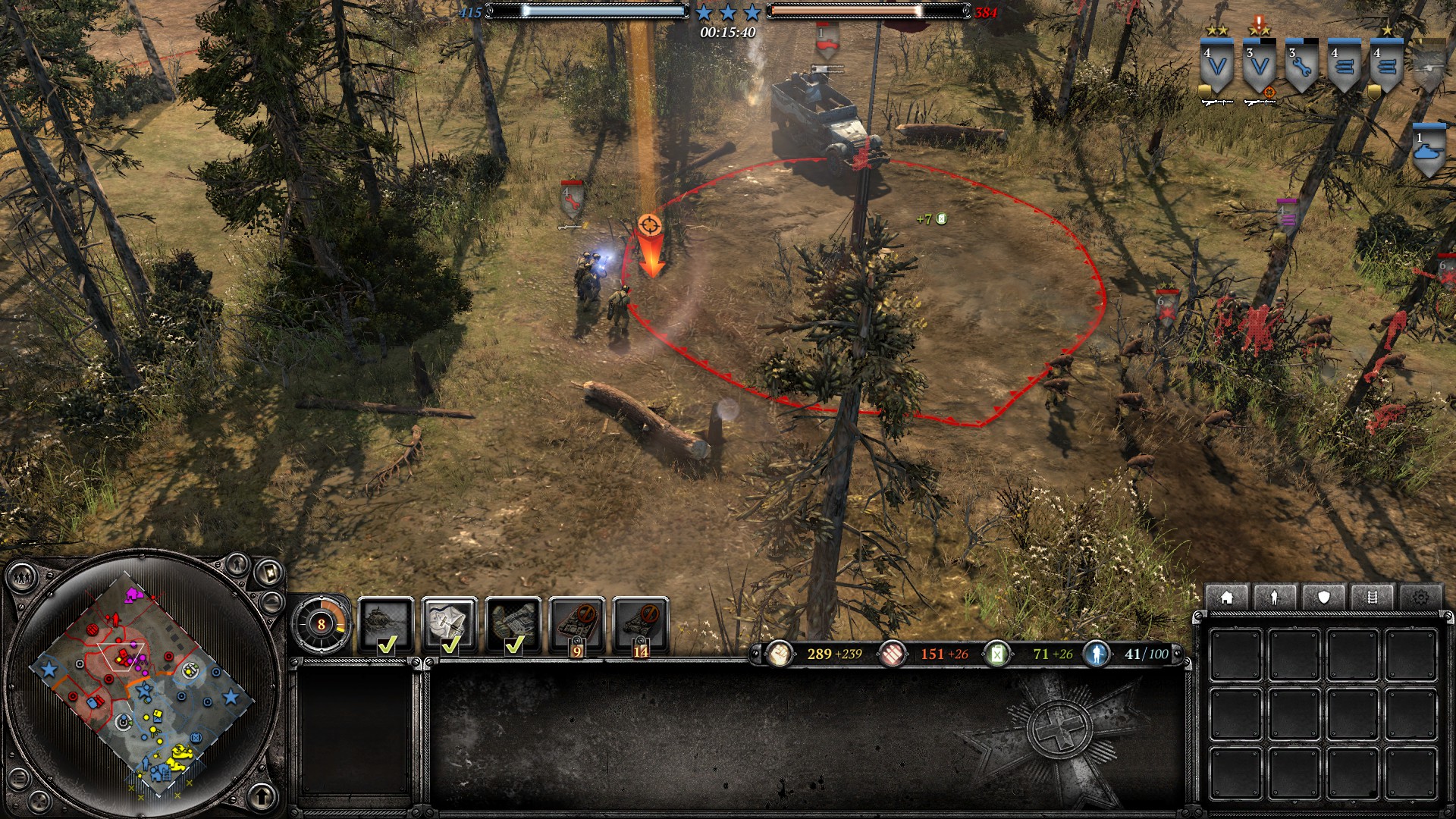
Task: Select the squad group button above minimap
Action: click(x=21, y=578)
